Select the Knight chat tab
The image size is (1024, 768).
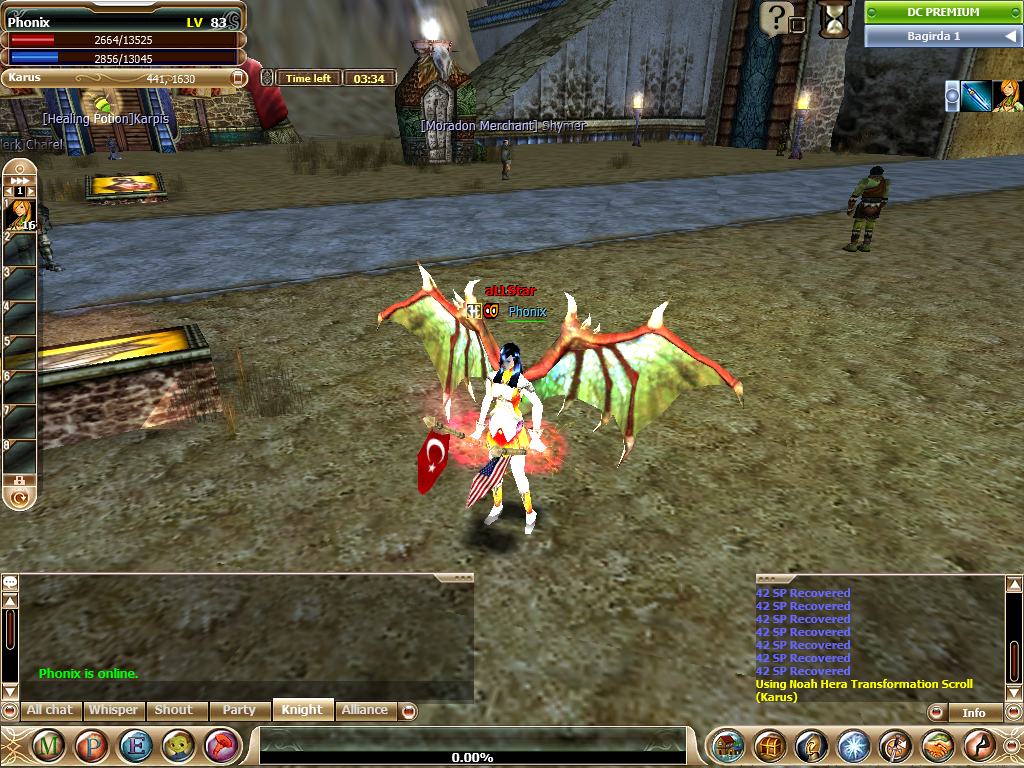302,710
